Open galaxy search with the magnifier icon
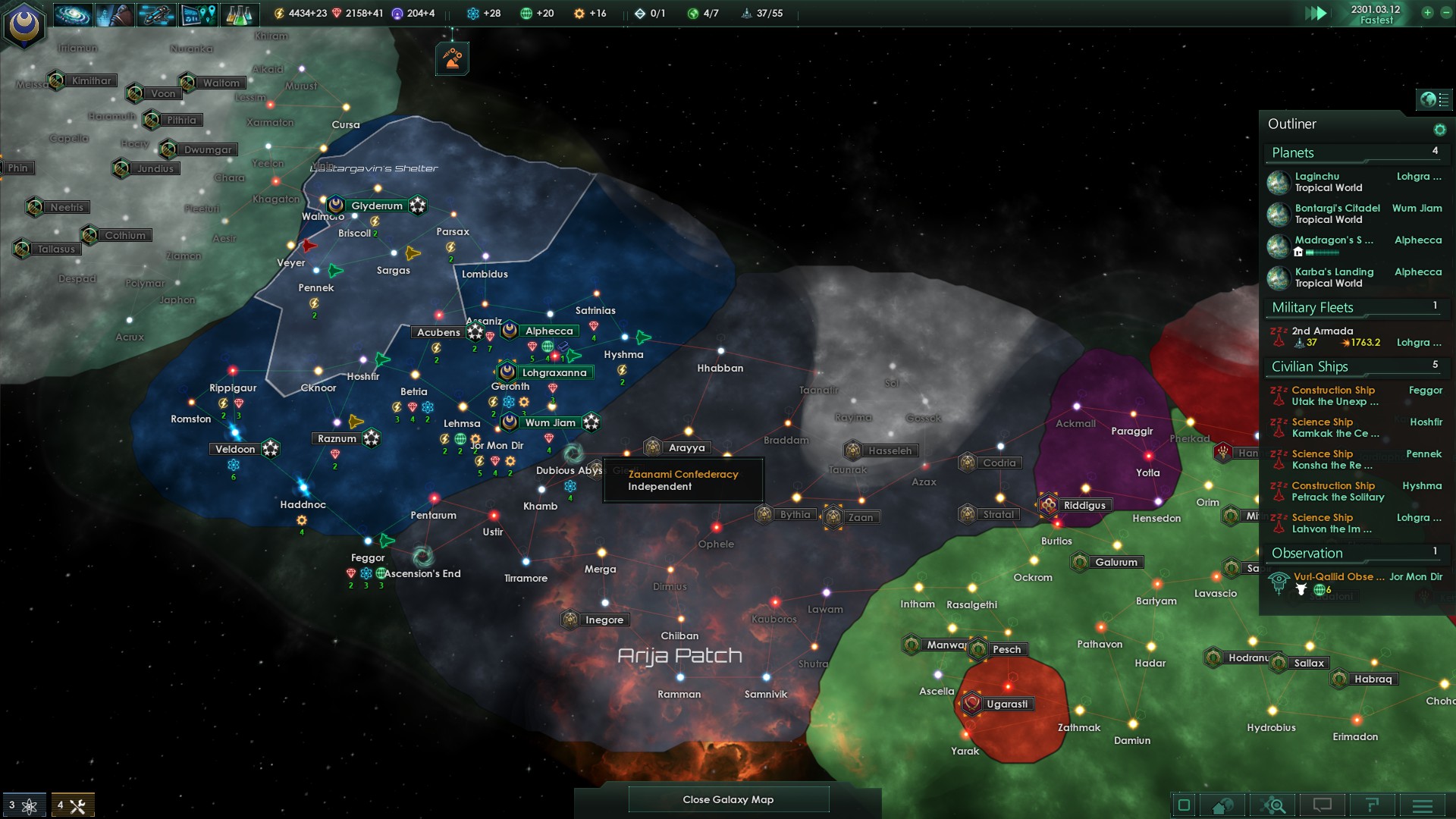Viewport: 1456px width, 819px height. (x=1274, y=805)
